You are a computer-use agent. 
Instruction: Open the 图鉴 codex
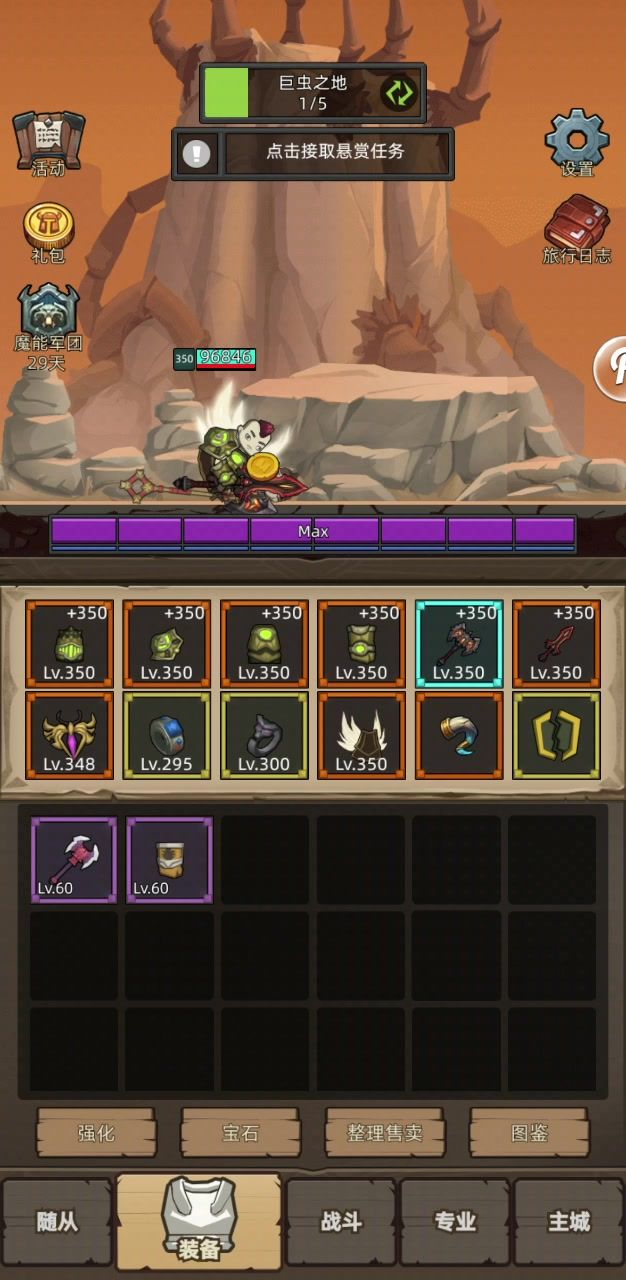coord(529,1132)
